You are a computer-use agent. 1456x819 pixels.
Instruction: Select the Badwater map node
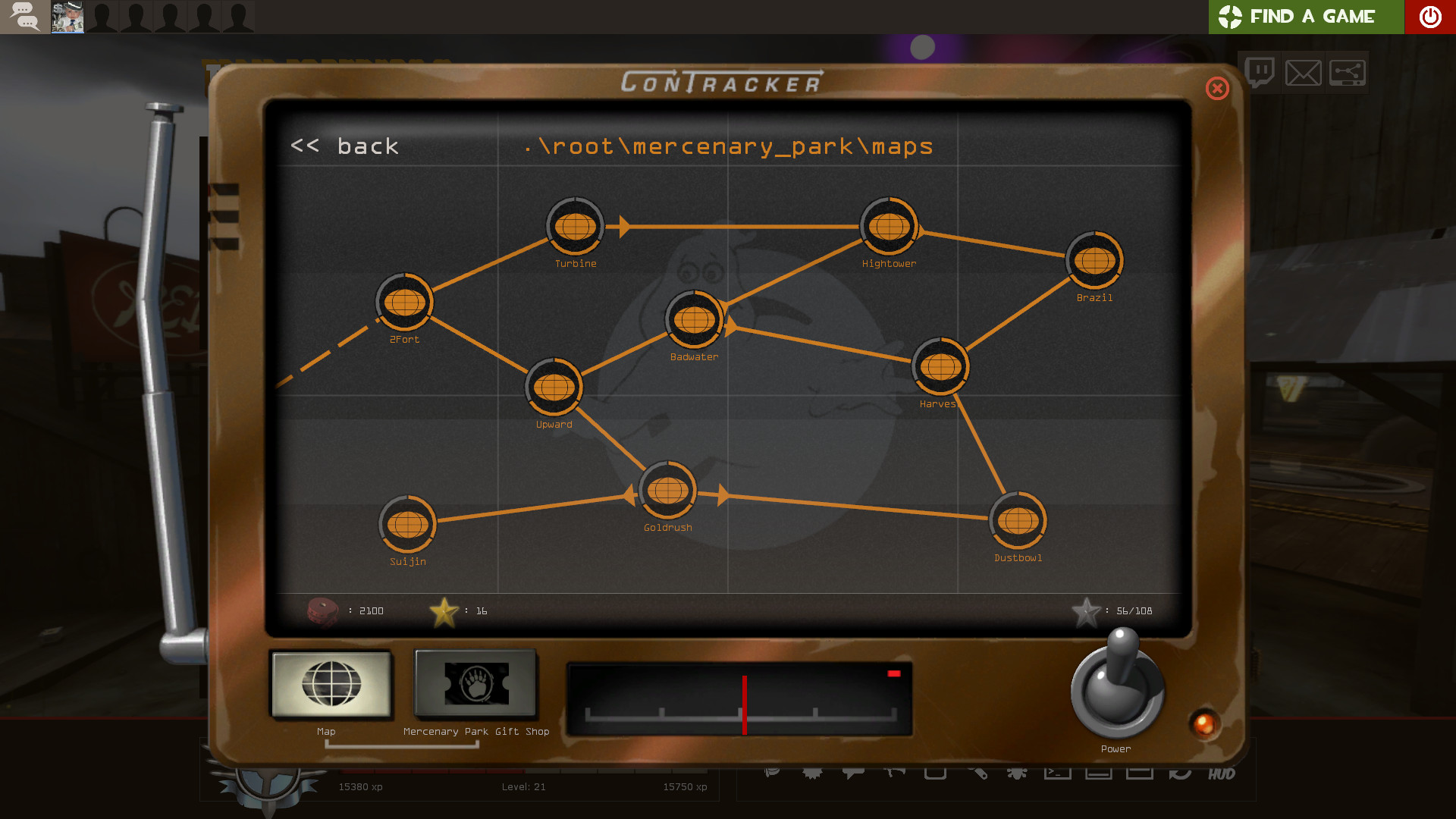coord(694,318)
